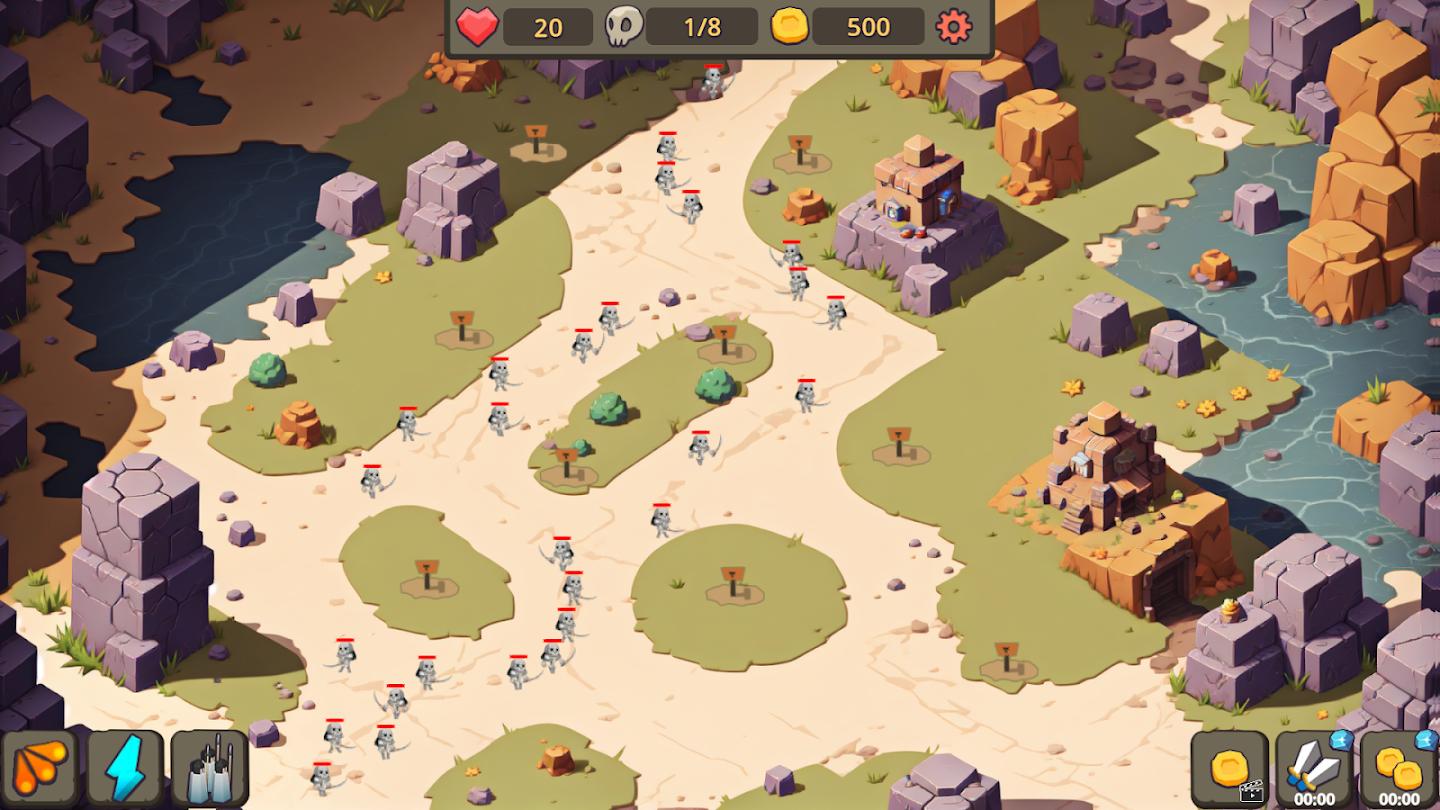This screenshot has height=810, width=1440.
Task: Open settings with the red gear icon
Action: click(953, 27)
